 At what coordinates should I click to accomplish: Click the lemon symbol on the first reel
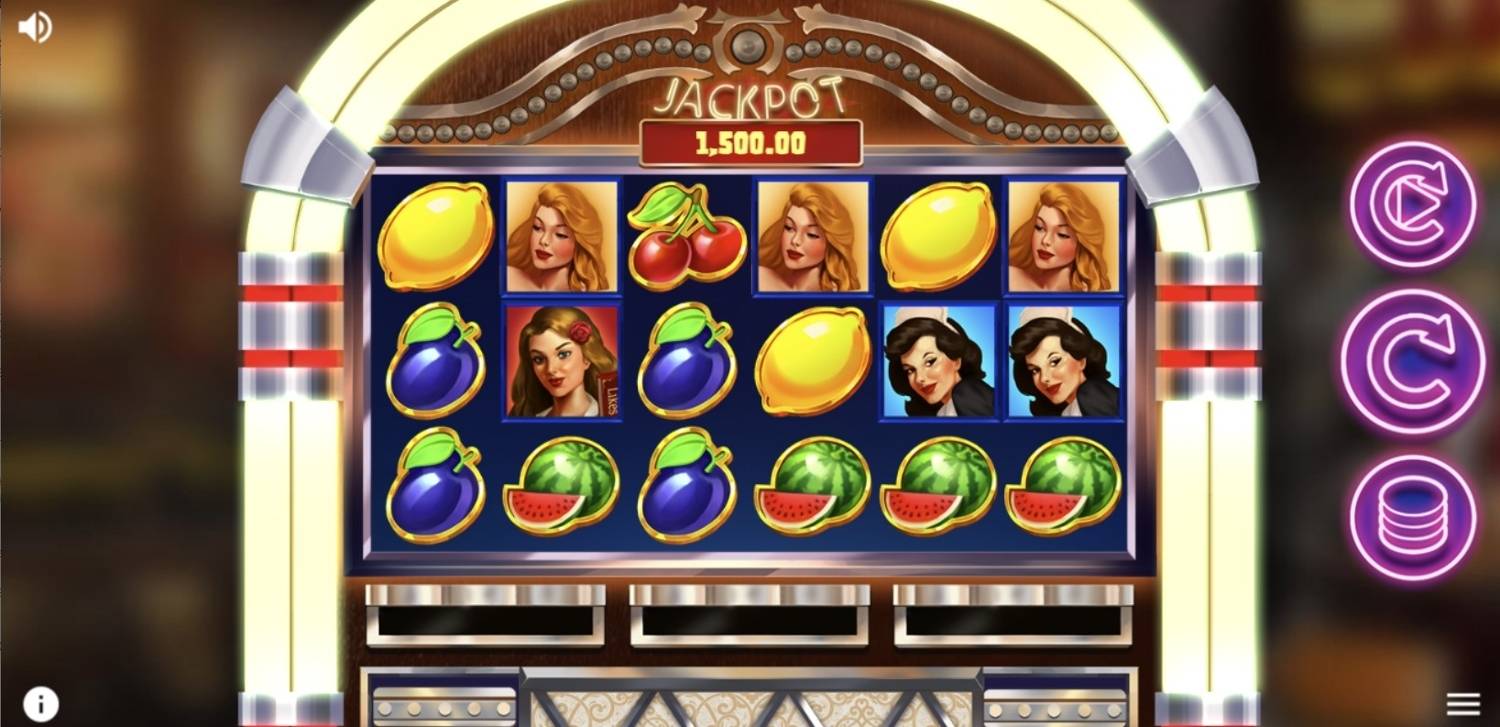[437, 235]
